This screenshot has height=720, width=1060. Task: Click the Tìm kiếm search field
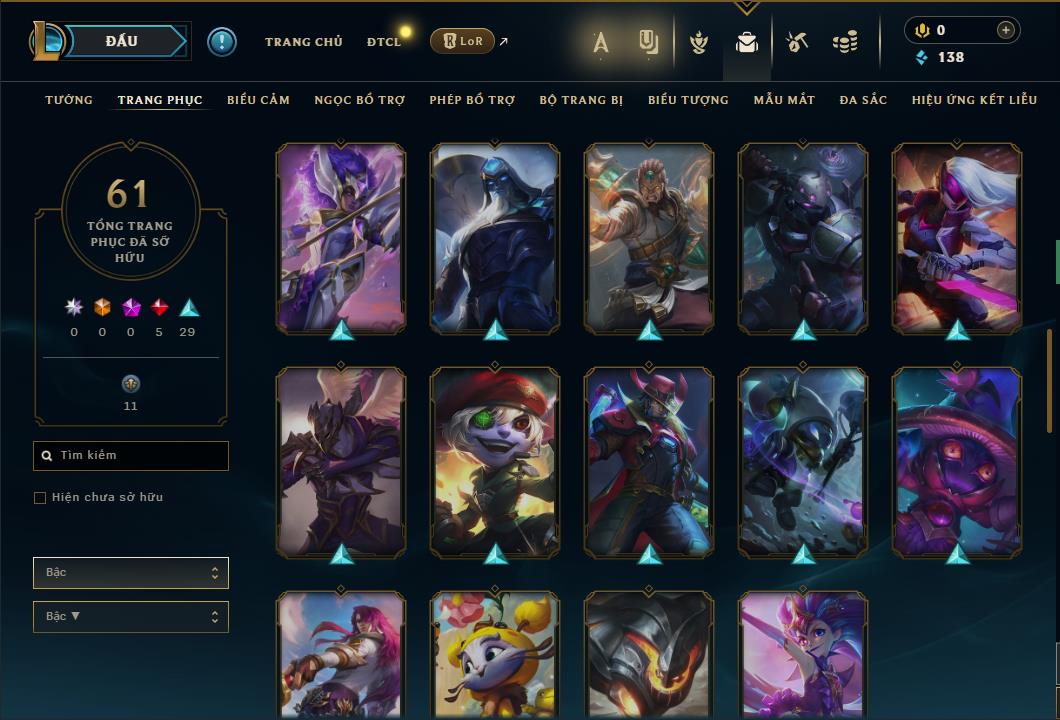[131, 456]
